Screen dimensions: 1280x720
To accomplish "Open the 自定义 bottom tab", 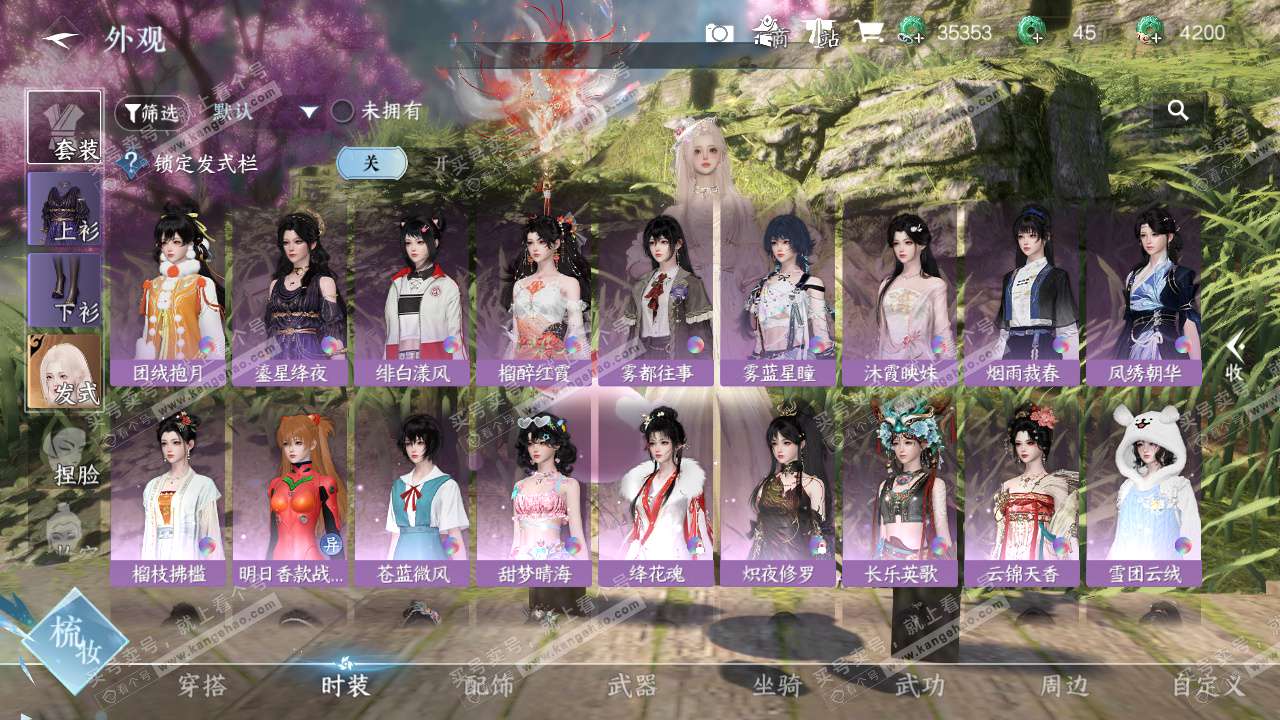I will click(x=1208, y=686).
